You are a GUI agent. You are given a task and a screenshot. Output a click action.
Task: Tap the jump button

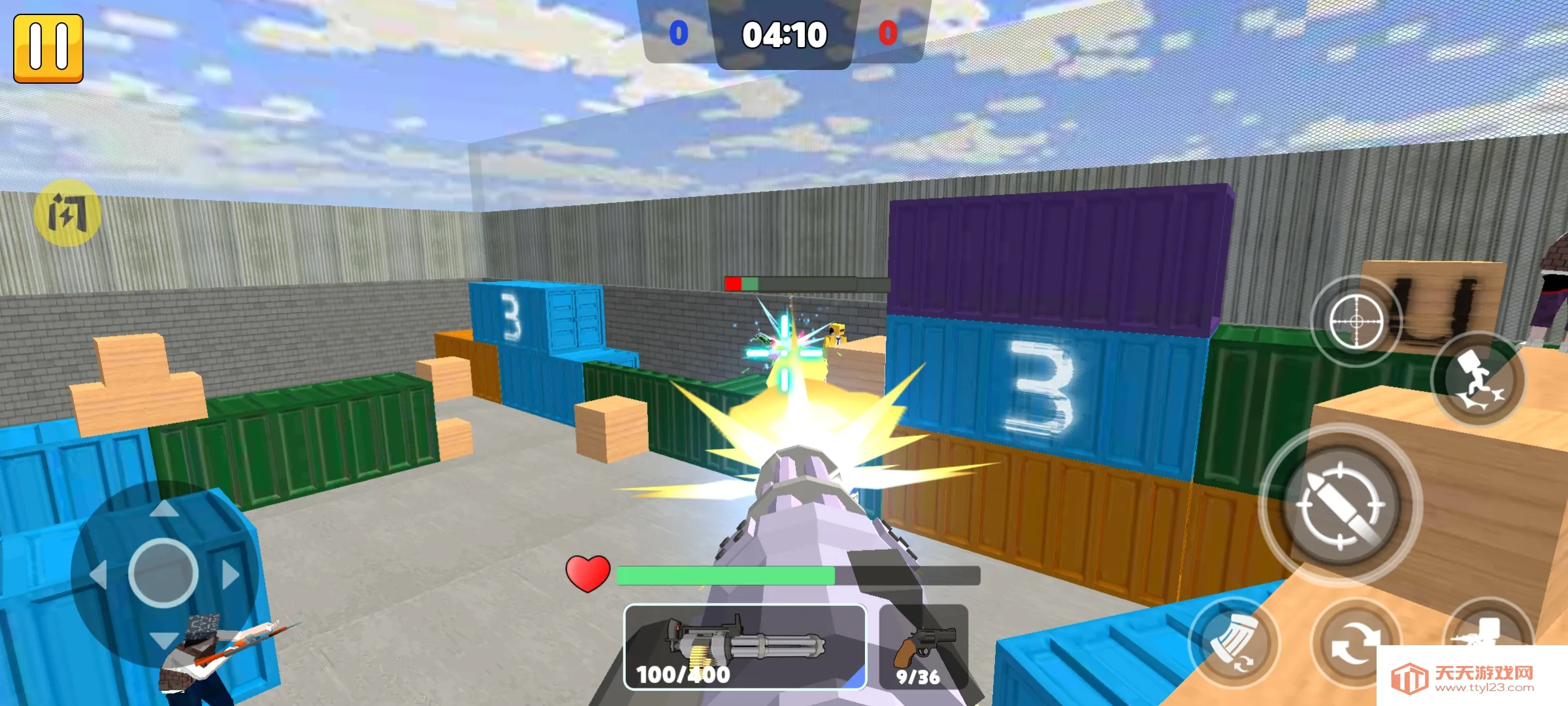pos(1478,379)
